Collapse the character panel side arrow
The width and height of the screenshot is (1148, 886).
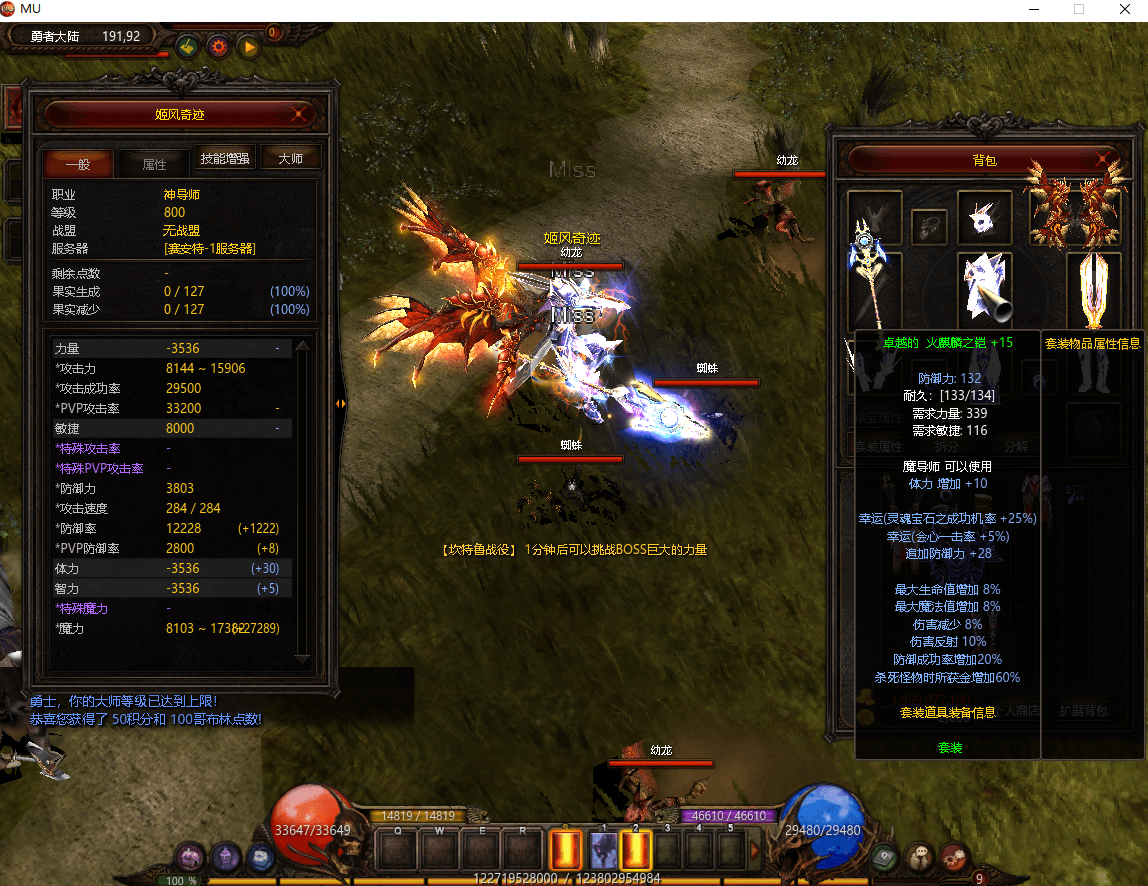340,403
